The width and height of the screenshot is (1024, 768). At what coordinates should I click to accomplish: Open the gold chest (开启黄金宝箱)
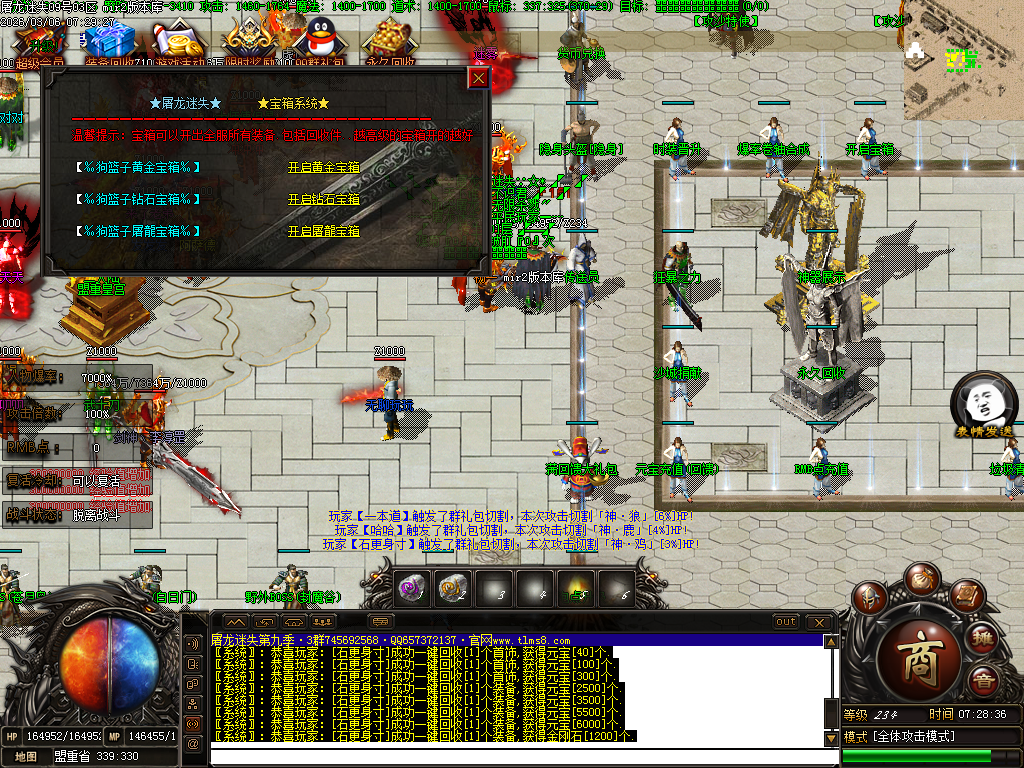pos(323,168)
